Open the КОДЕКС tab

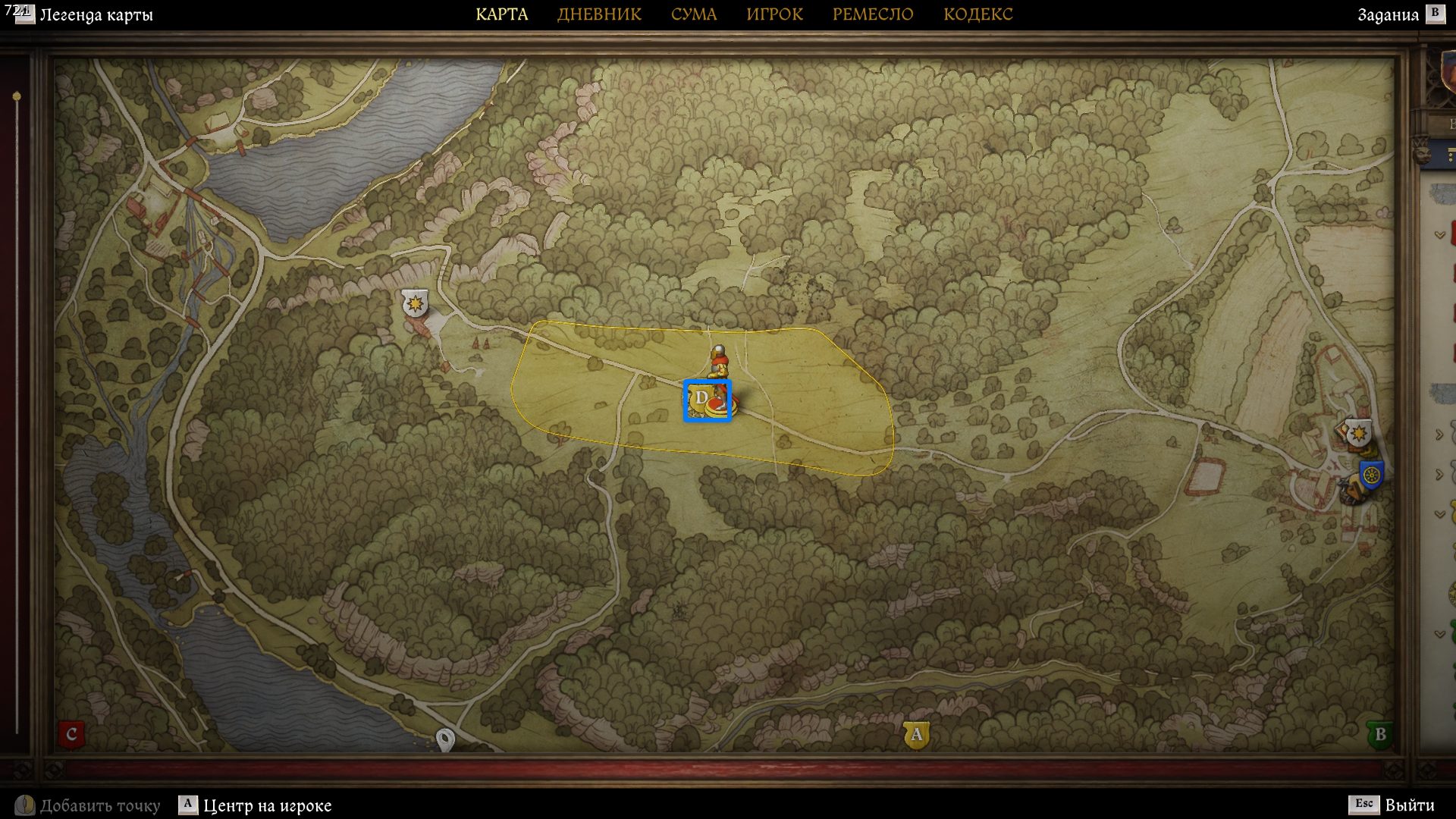click(x=977, y=14)
